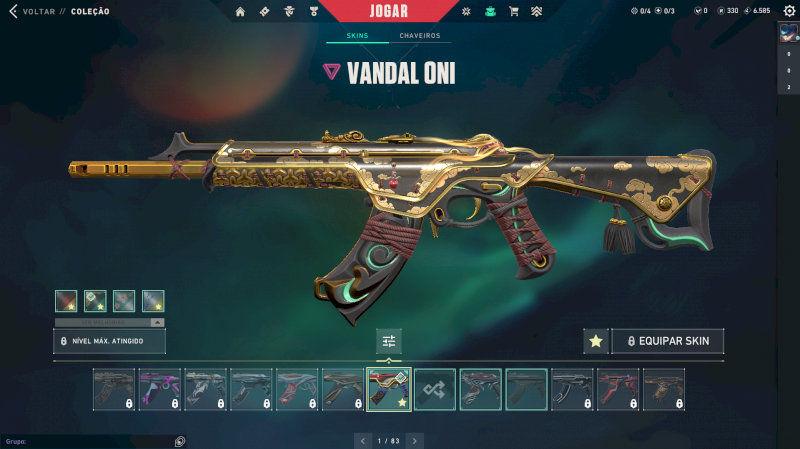Select the first color variant swatch
800x449 pixels.
66,301
